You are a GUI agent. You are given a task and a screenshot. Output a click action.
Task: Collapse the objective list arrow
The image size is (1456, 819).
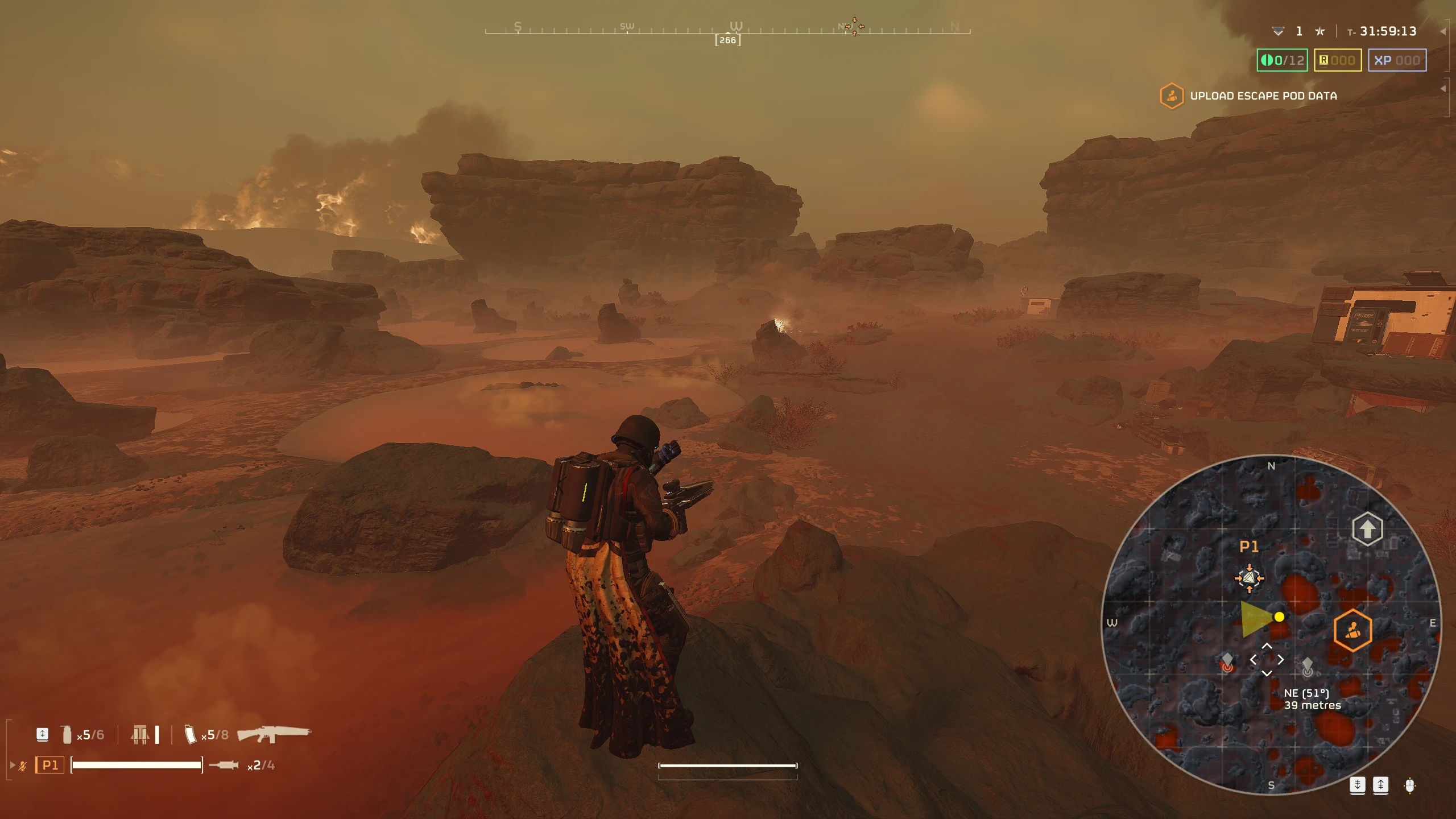(x=1443, y=89)
